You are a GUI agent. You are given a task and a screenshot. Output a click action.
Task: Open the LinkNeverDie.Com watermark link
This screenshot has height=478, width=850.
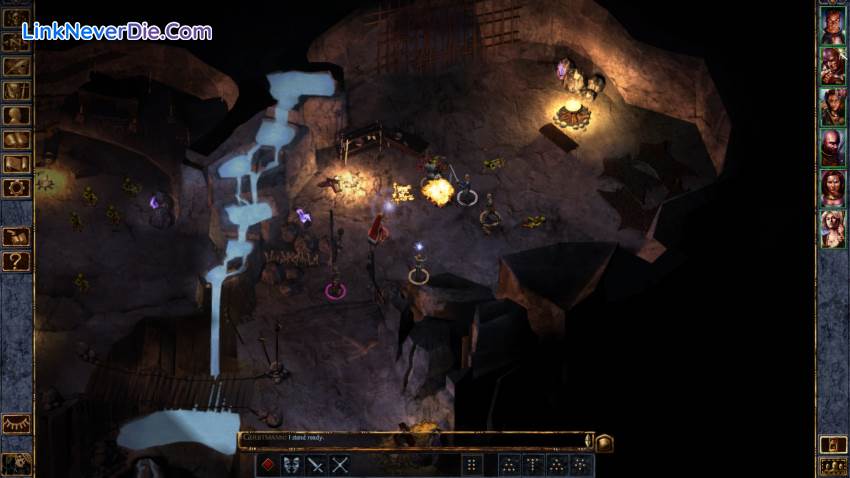117,32
